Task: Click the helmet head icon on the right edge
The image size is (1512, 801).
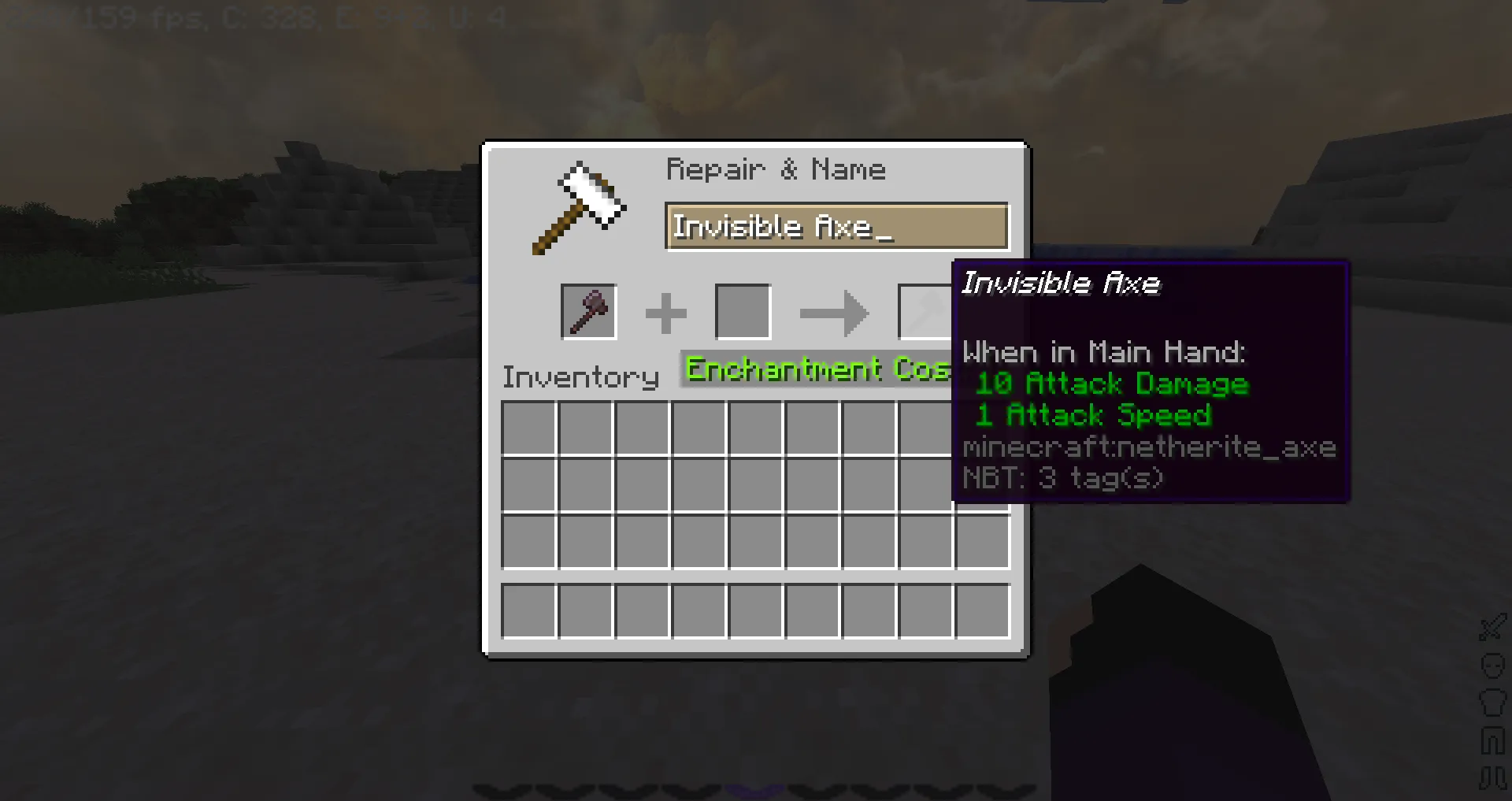Action: pos(1492,666)
